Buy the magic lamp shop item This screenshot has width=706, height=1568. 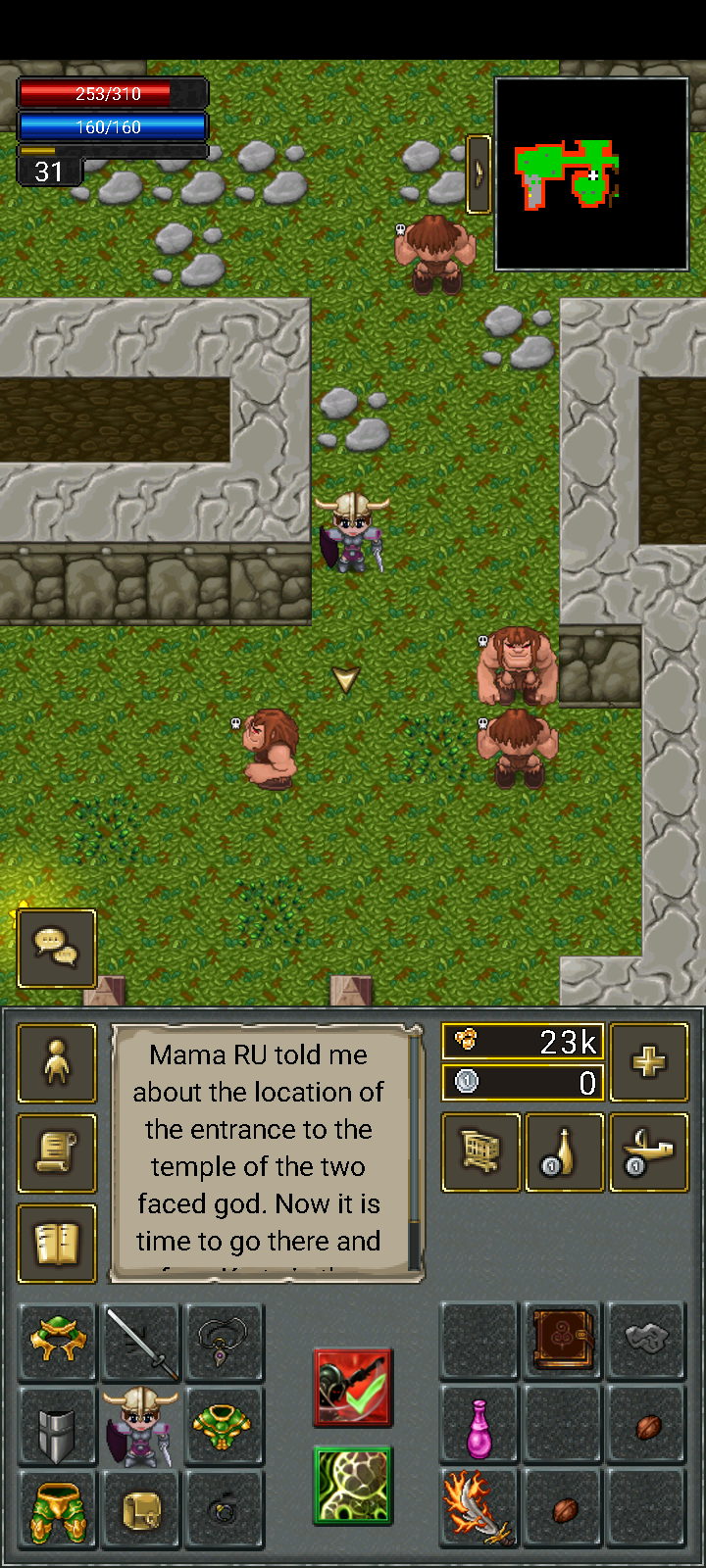(648, 1152)
